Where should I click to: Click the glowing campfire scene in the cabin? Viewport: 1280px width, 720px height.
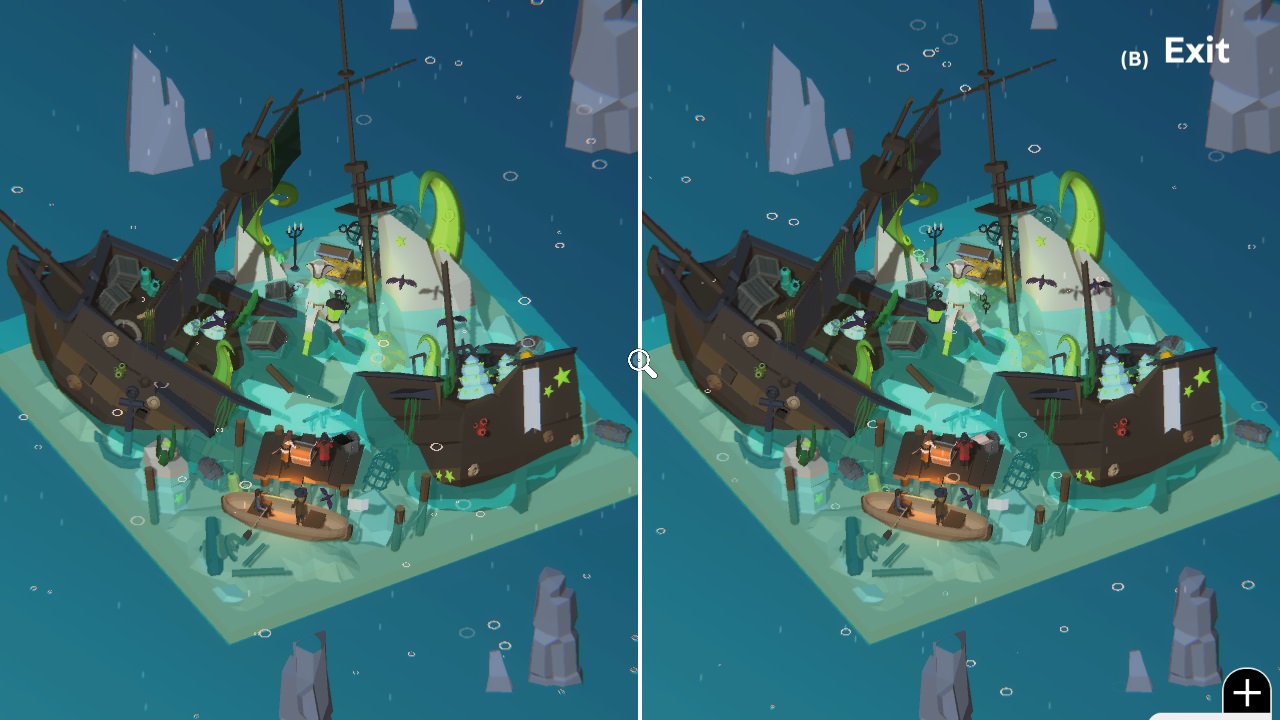click(300, 453)
